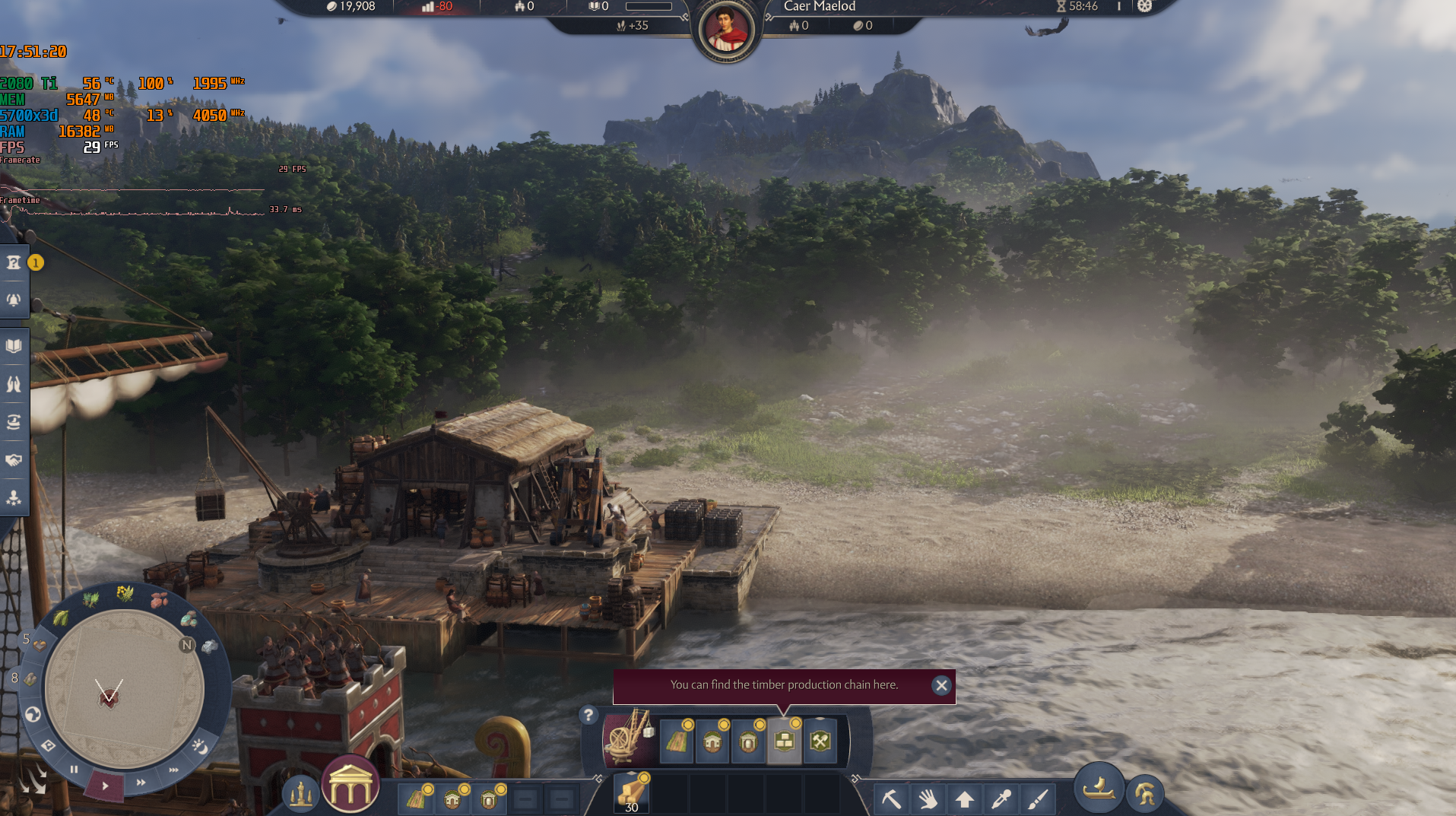Open the temple building menu button
The height and width of the screenshot is (816, 1456).
[351, 787]
